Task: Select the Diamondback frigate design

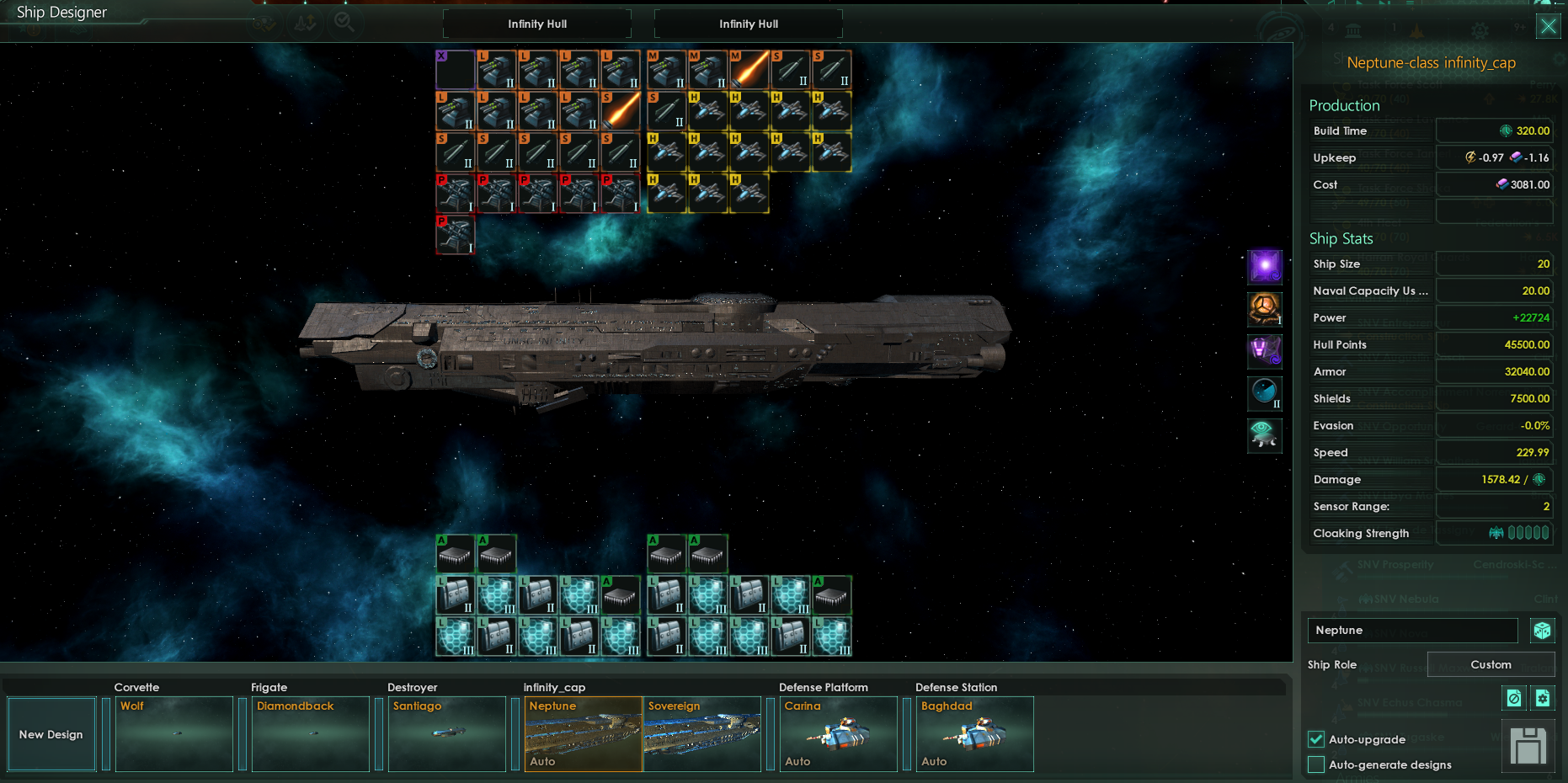Action: [310, 733]
